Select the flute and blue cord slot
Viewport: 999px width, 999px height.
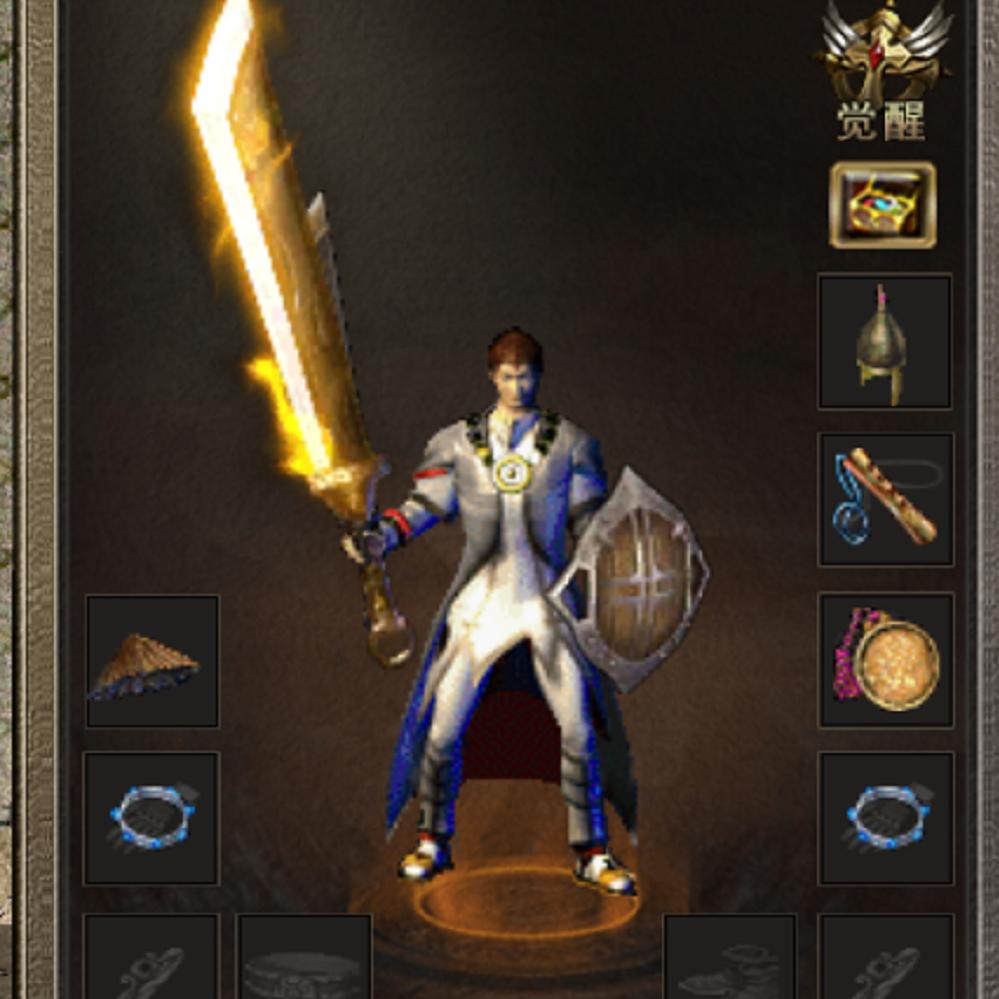tap(885, 499)
